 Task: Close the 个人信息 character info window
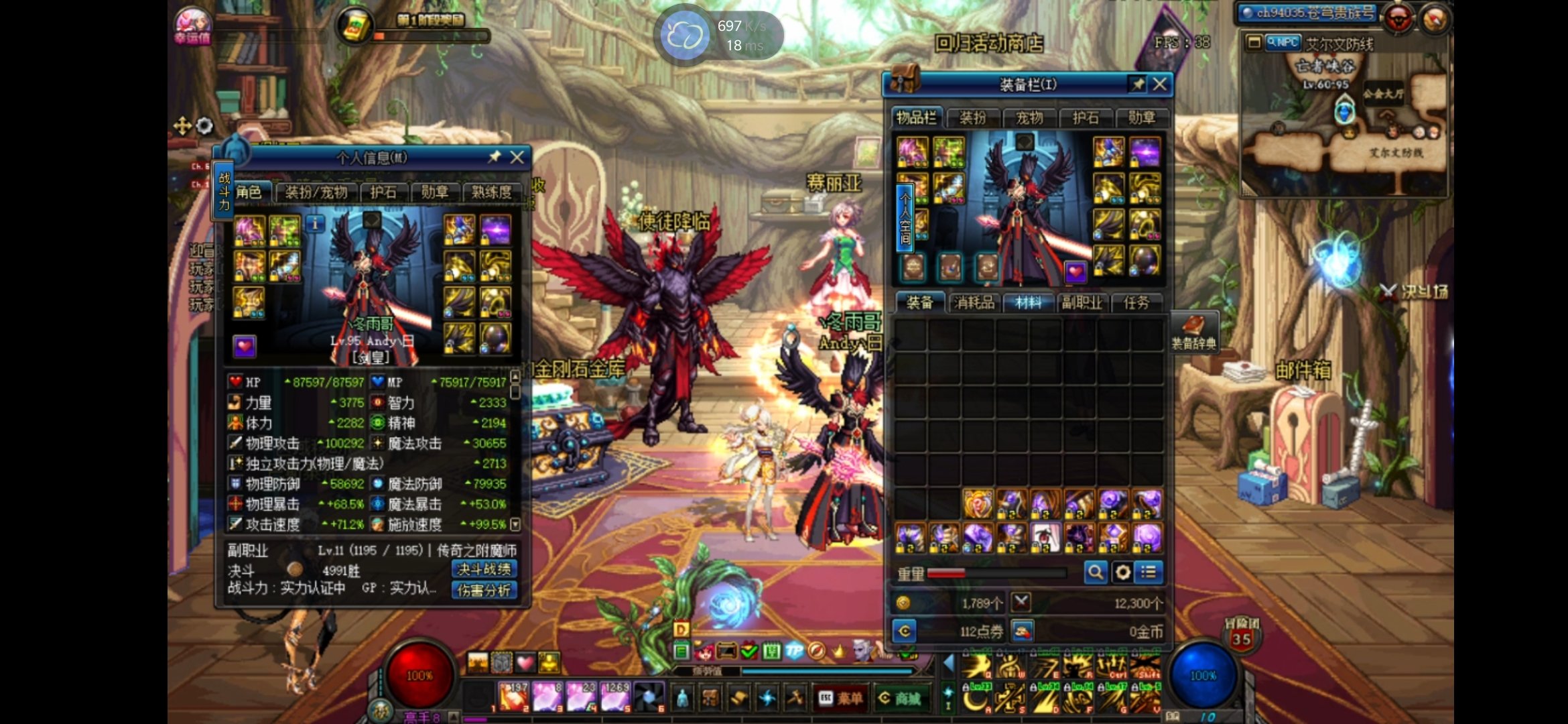517,158
